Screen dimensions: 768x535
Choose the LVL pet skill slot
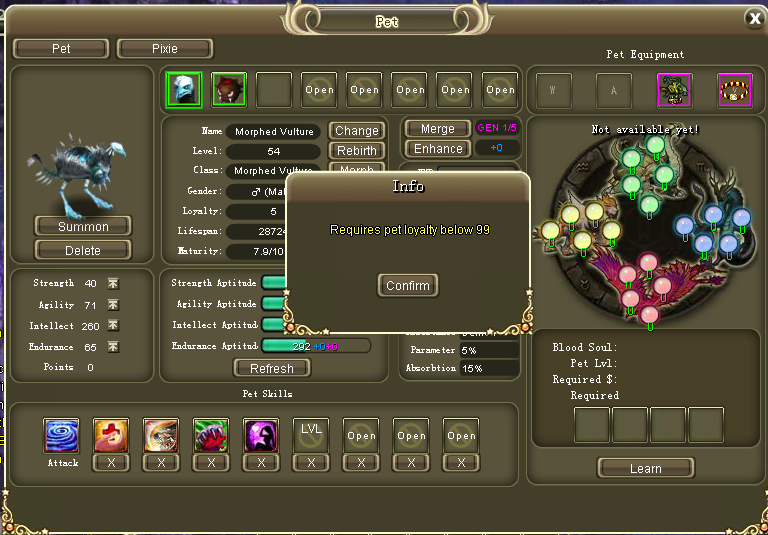tap(311, 435)
